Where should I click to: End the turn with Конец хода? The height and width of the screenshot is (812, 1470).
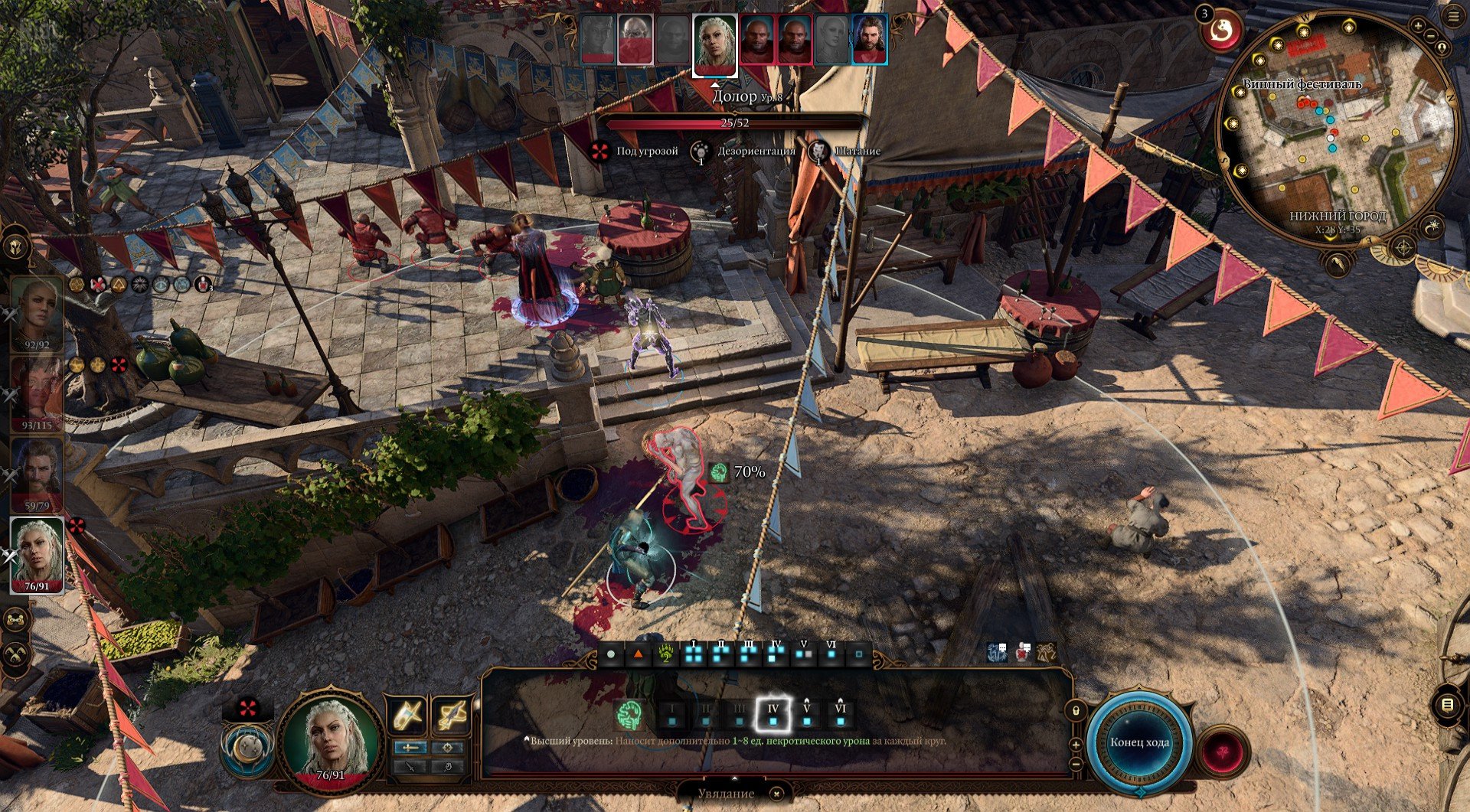pos(1138,742)
